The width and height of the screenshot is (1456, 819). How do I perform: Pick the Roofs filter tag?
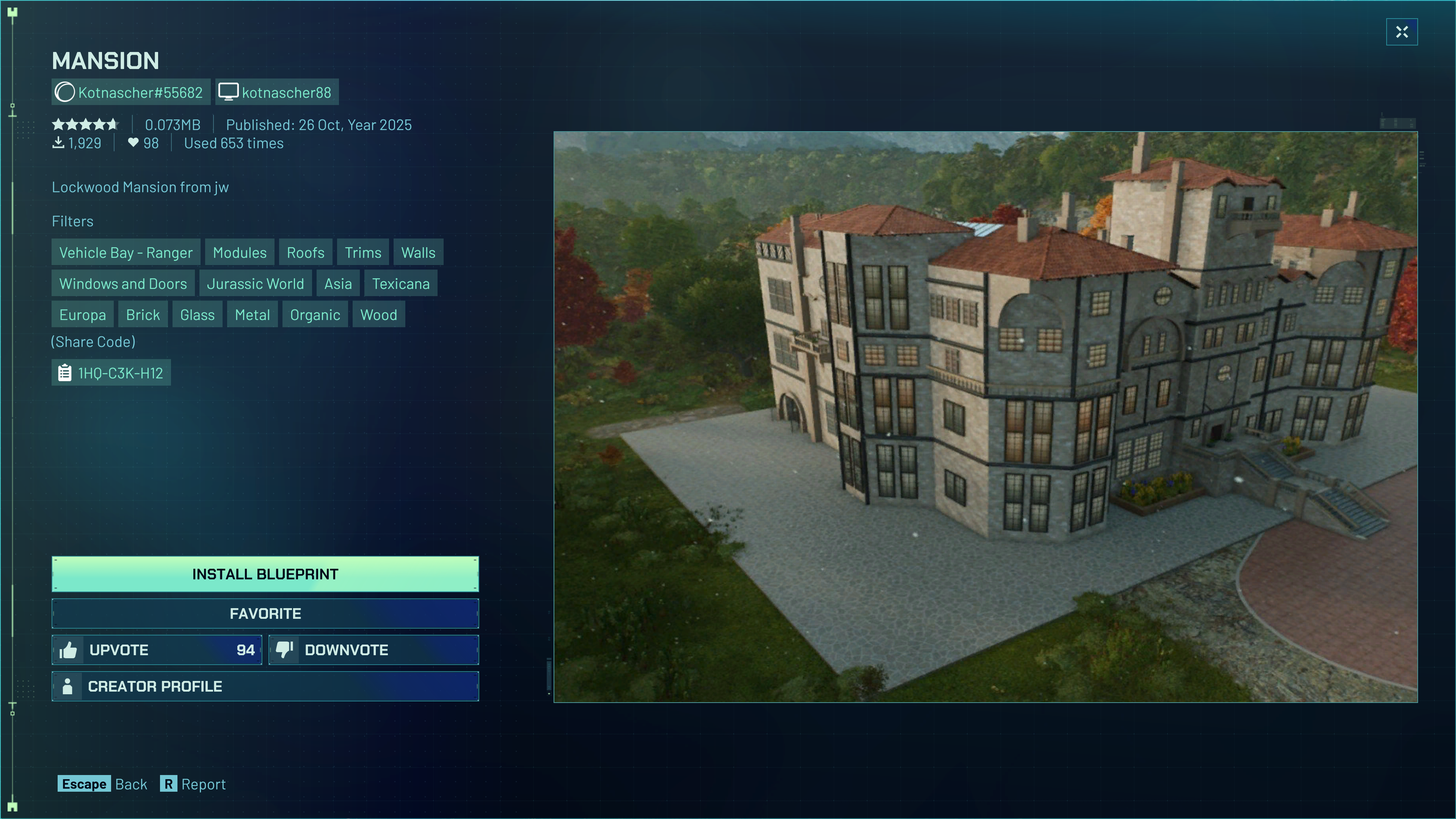click(305, 253)
